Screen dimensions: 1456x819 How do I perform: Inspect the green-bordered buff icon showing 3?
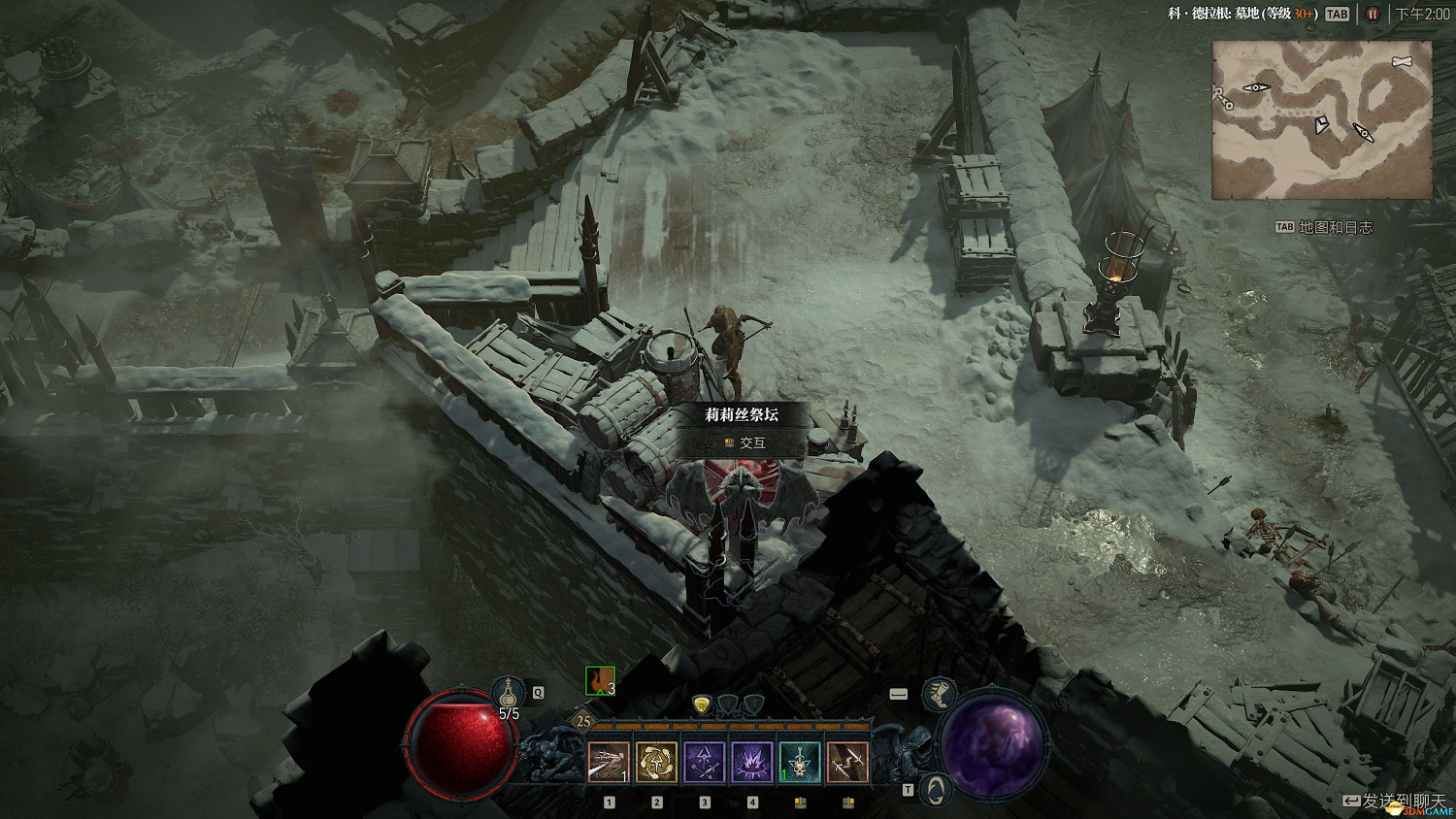click(600, 681)
